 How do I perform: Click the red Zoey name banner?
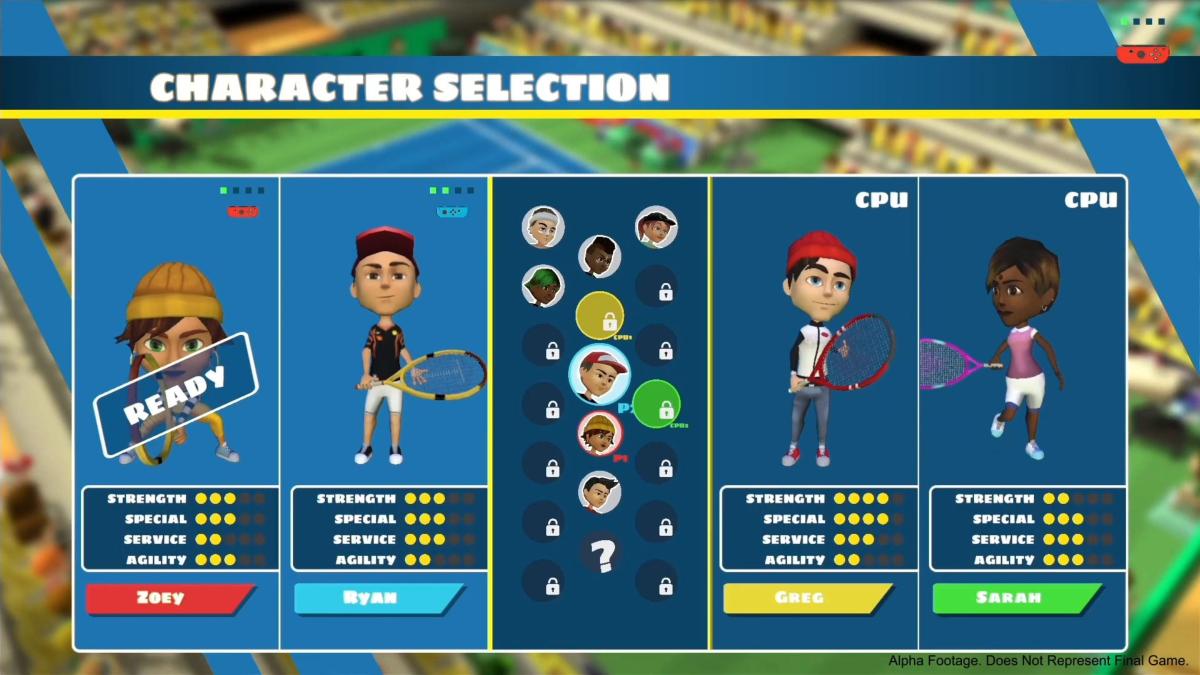(x=169, y=598)
